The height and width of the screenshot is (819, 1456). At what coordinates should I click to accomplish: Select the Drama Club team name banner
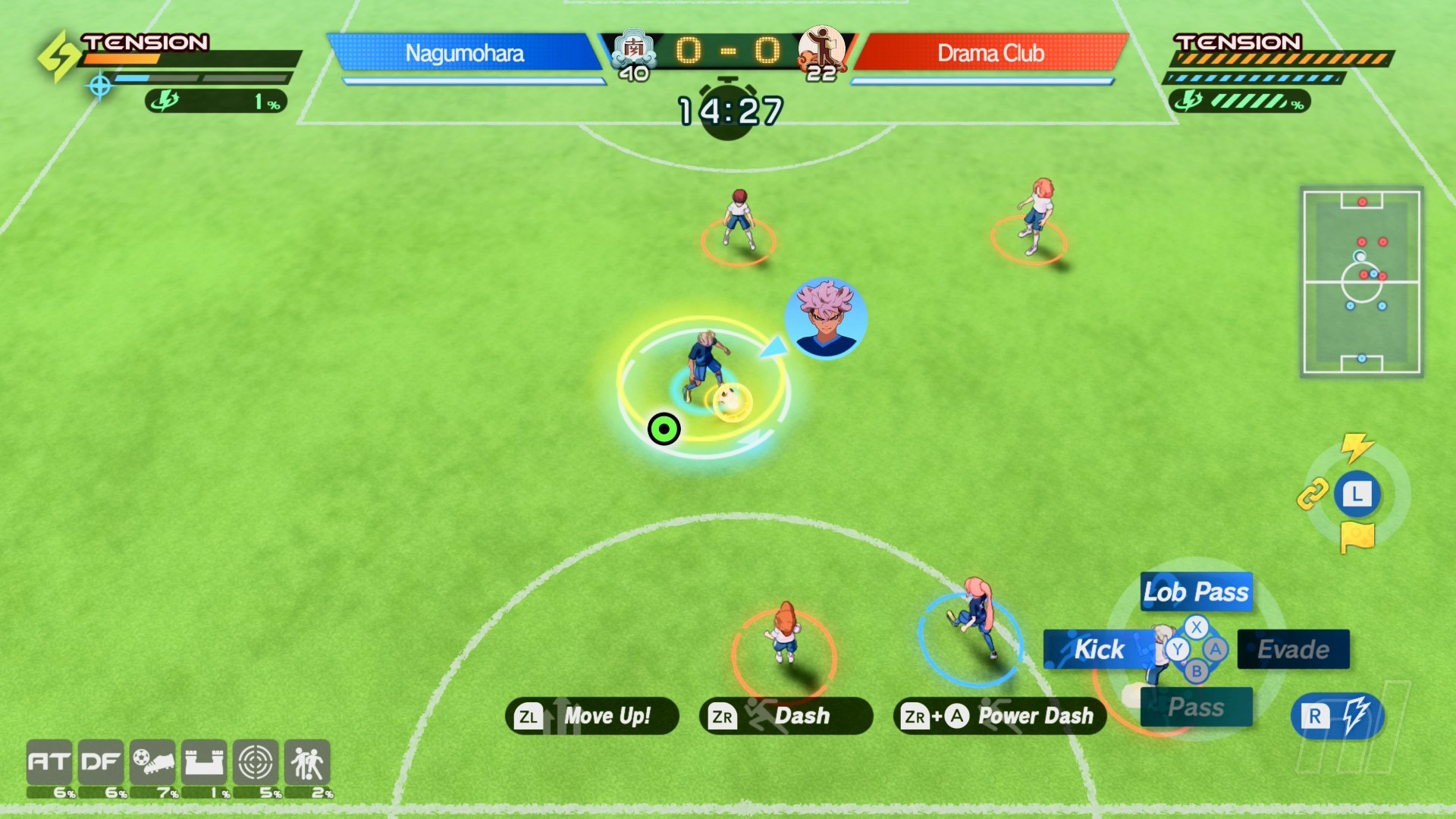(x=990, y=53)
